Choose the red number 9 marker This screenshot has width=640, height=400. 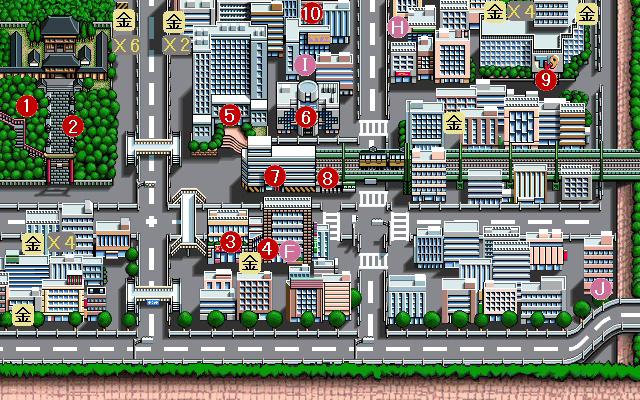point(546,78)
